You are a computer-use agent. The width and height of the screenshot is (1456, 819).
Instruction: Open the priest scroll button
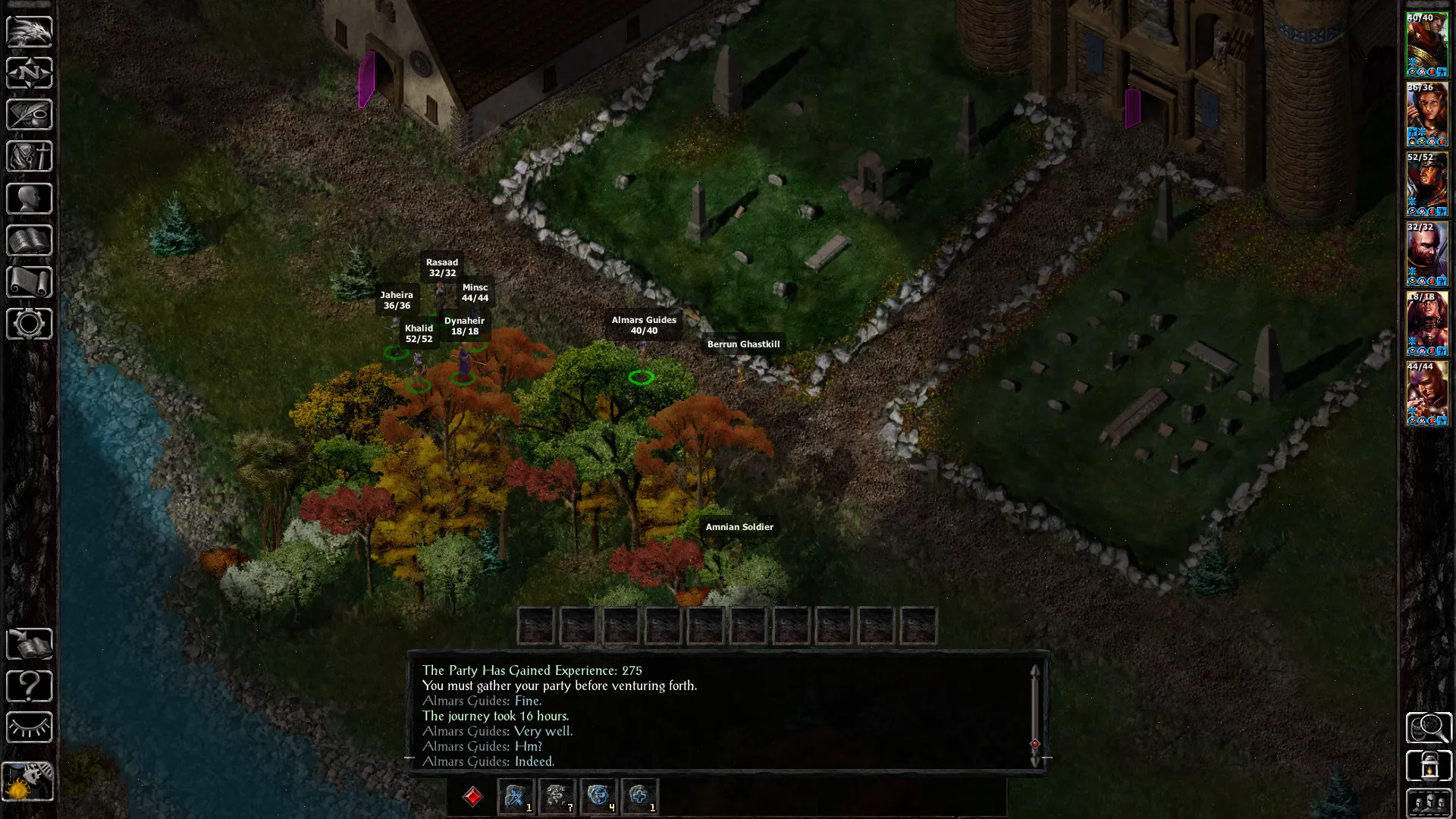coord(30,282)
